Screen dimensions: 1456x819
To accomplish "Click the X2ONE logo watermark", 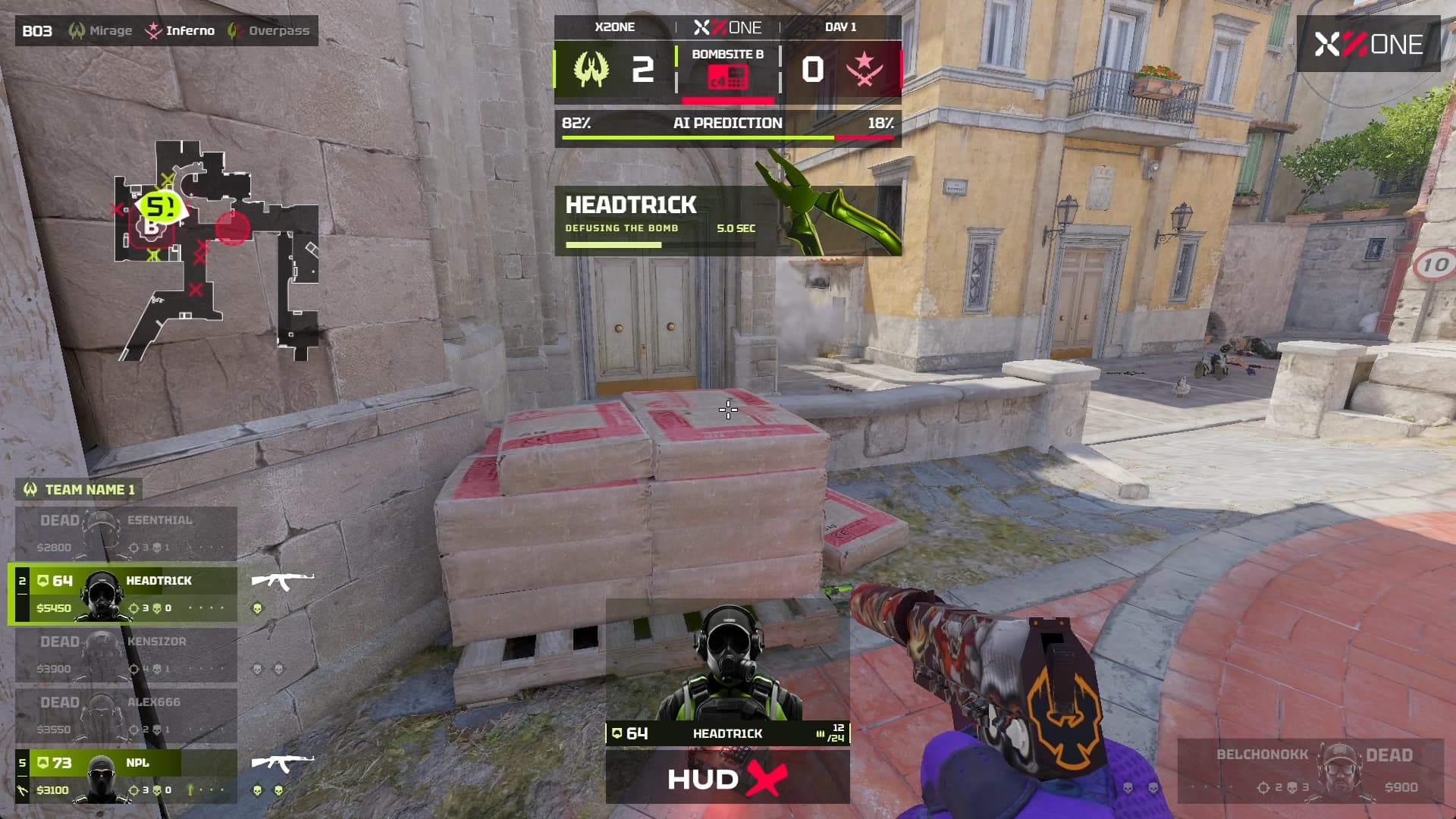I will point(1368,45).
